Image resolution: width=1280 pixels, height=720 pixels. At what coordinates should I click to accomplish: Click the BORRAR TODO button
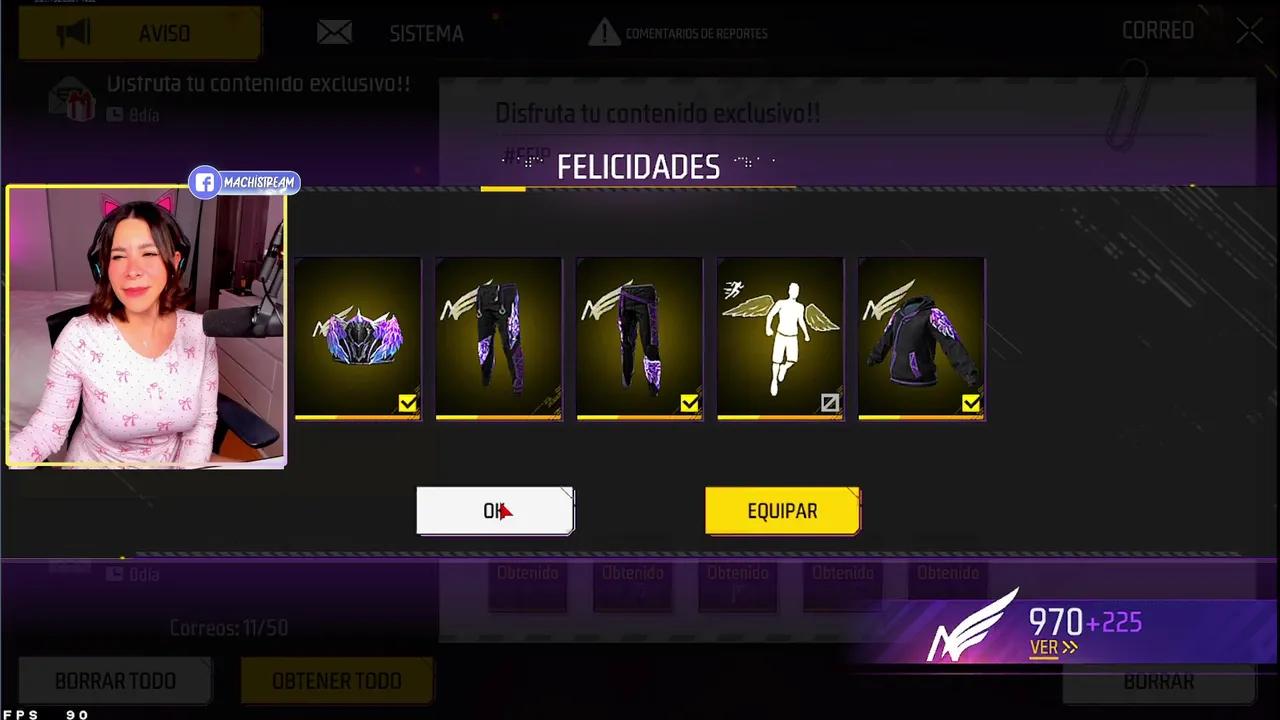(114, 681)
